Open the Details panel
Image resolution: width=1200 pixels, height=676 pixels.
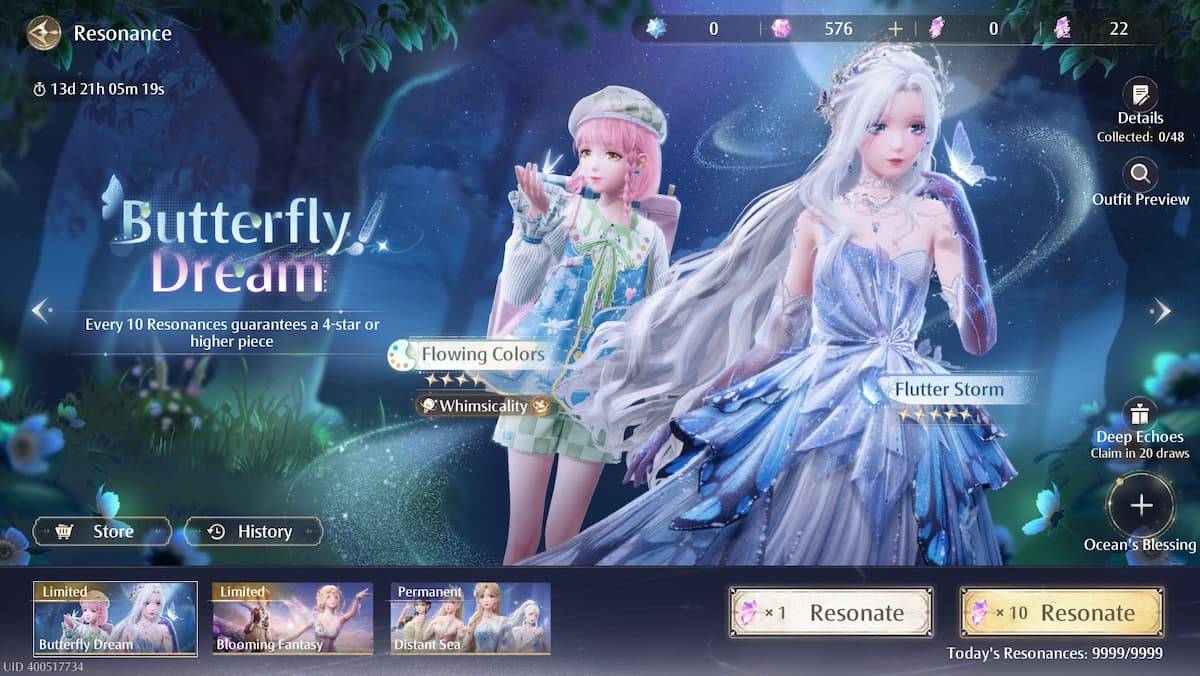1140,97
